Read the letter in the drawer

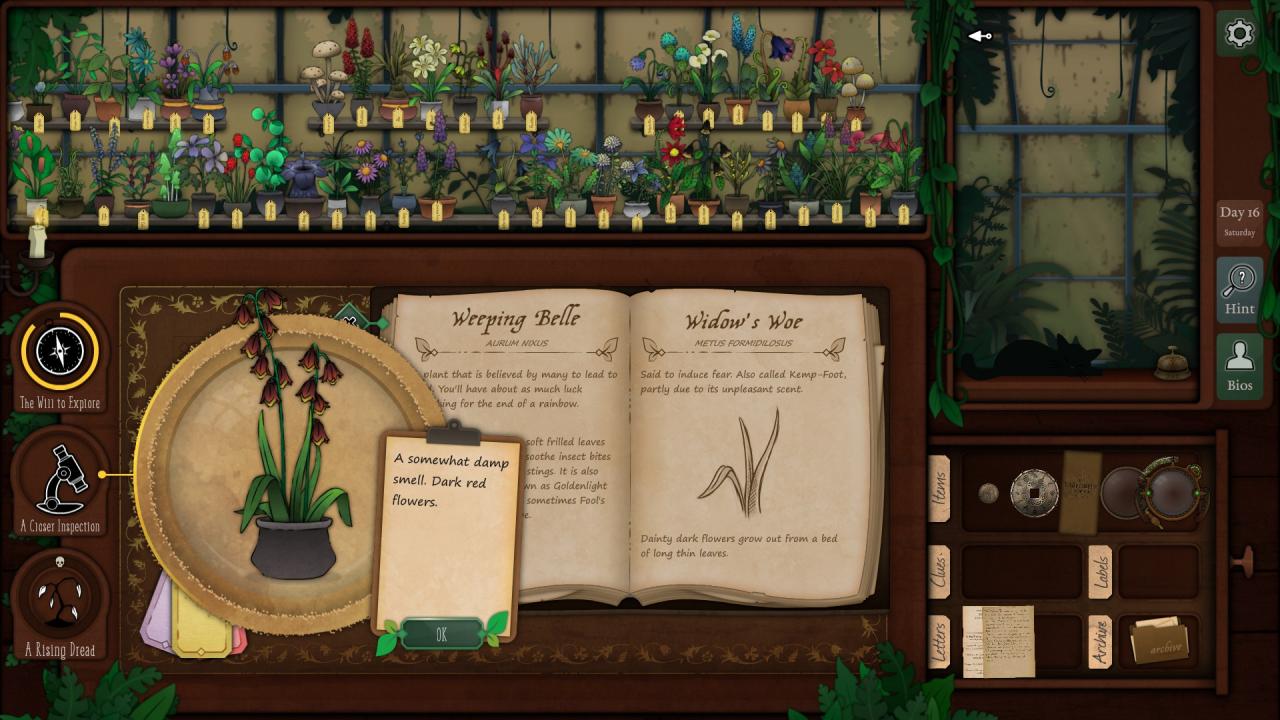click(x=998, y=641)
